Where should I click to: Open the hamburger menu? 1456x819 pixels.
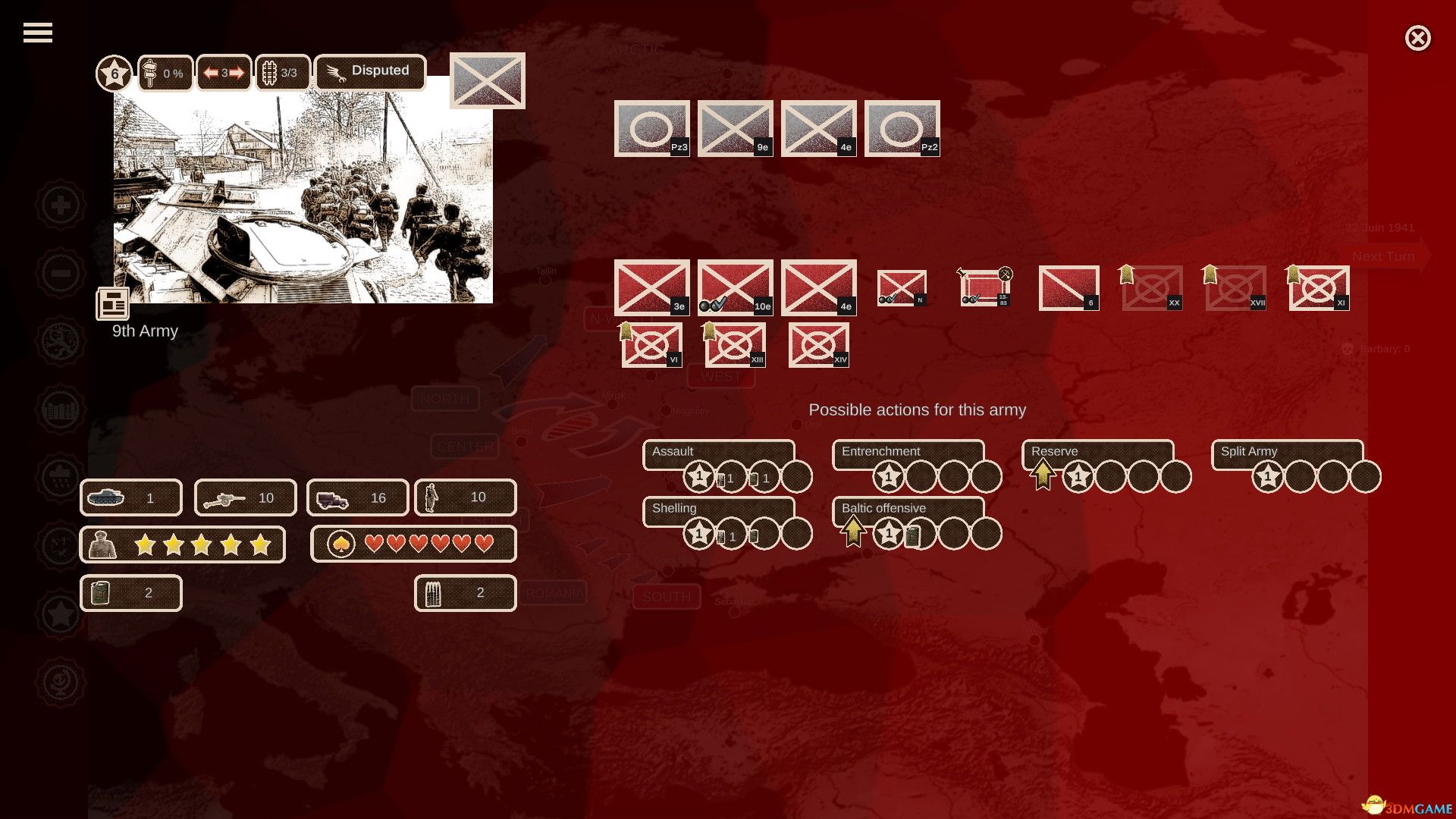tap(36, 32)
